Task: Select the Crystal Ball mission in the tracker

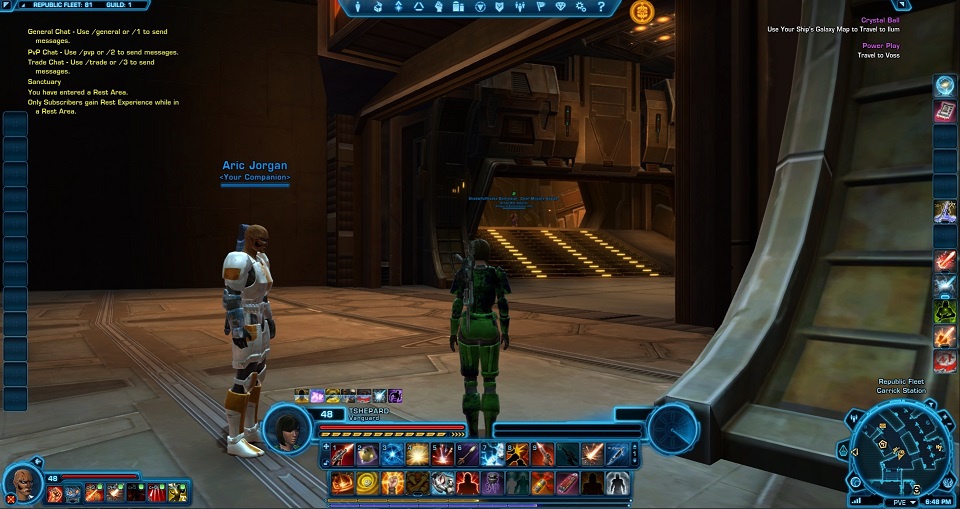Action: tap(880, 20)
